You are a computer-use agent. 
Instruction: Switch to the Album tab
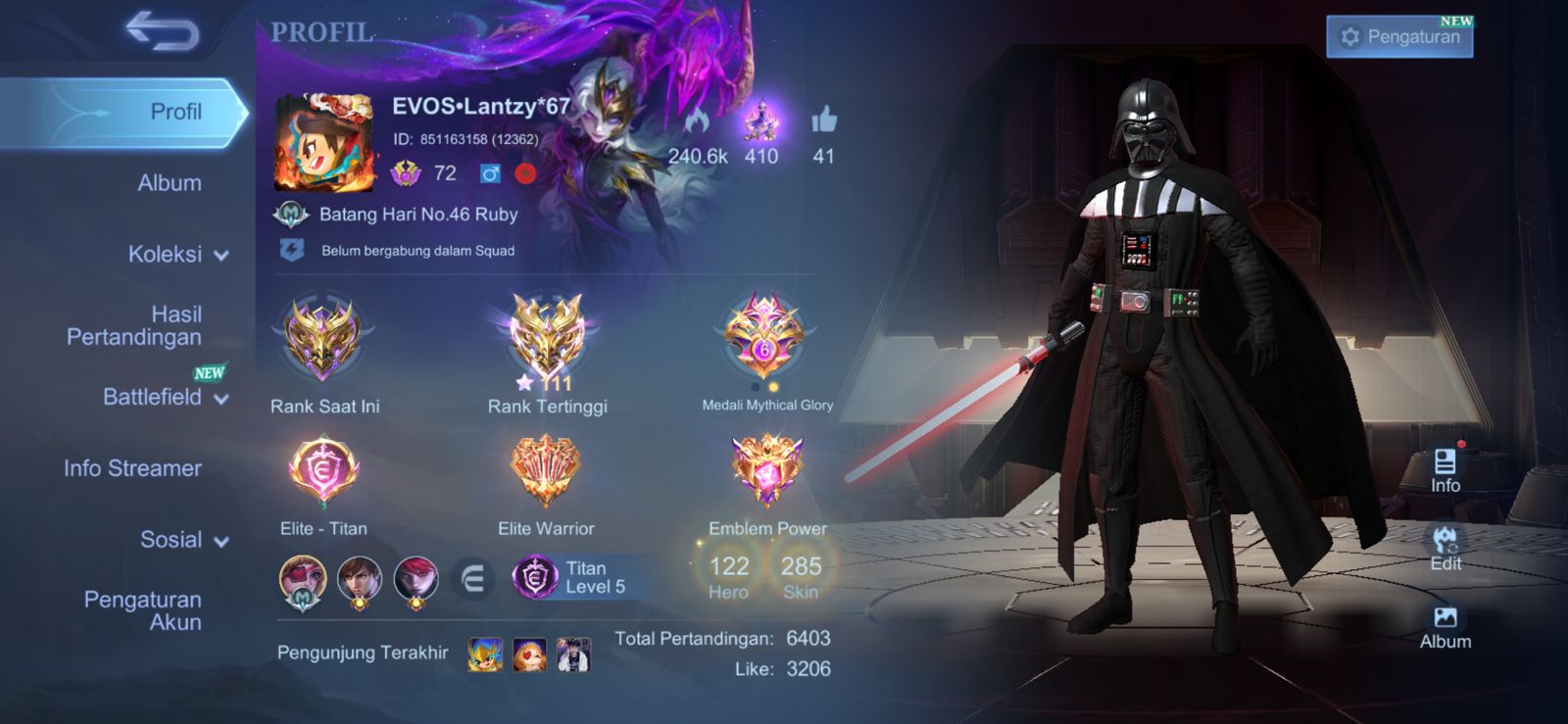click(170, 183)
